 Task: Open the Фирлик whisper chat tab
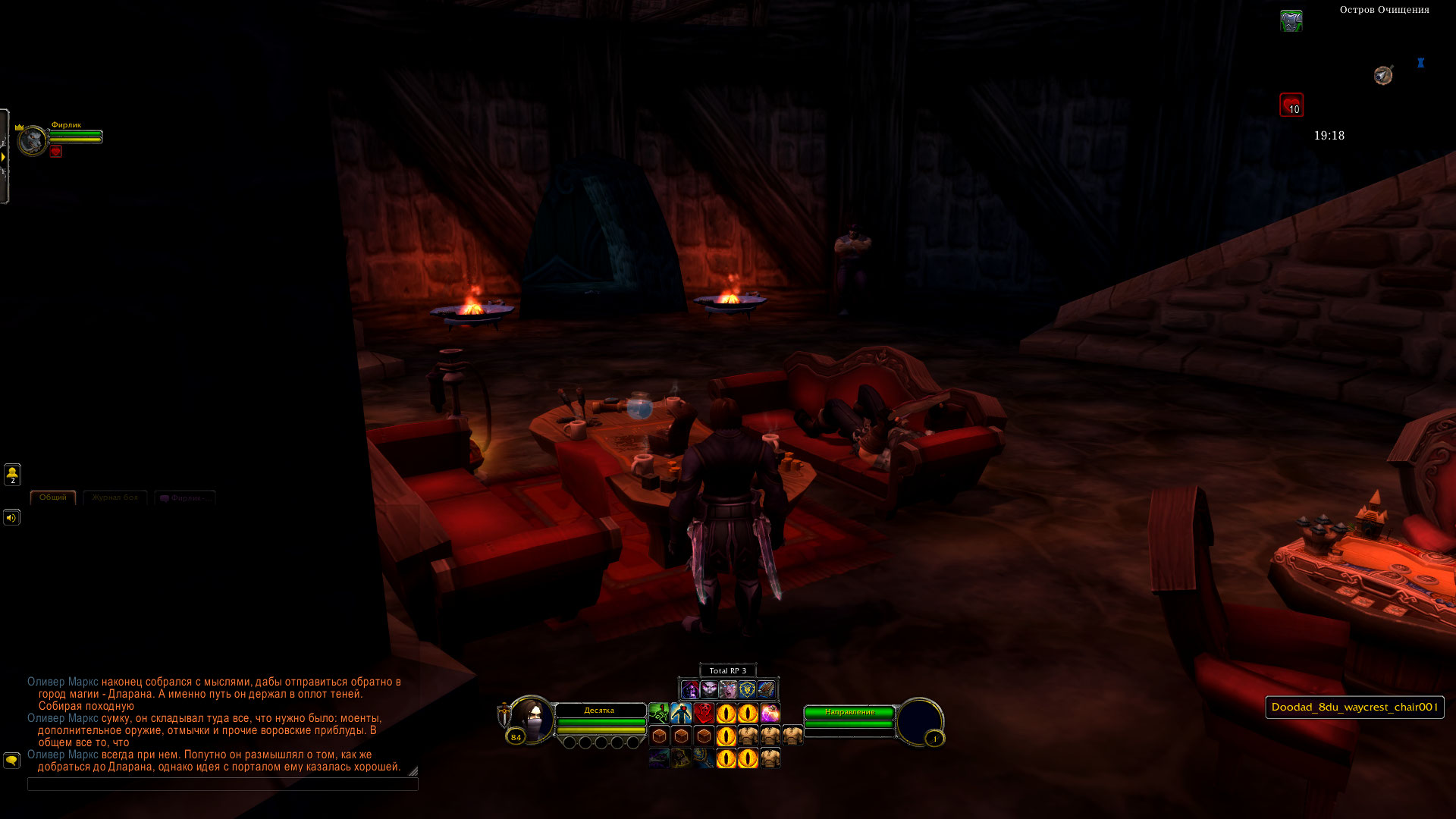185,498
